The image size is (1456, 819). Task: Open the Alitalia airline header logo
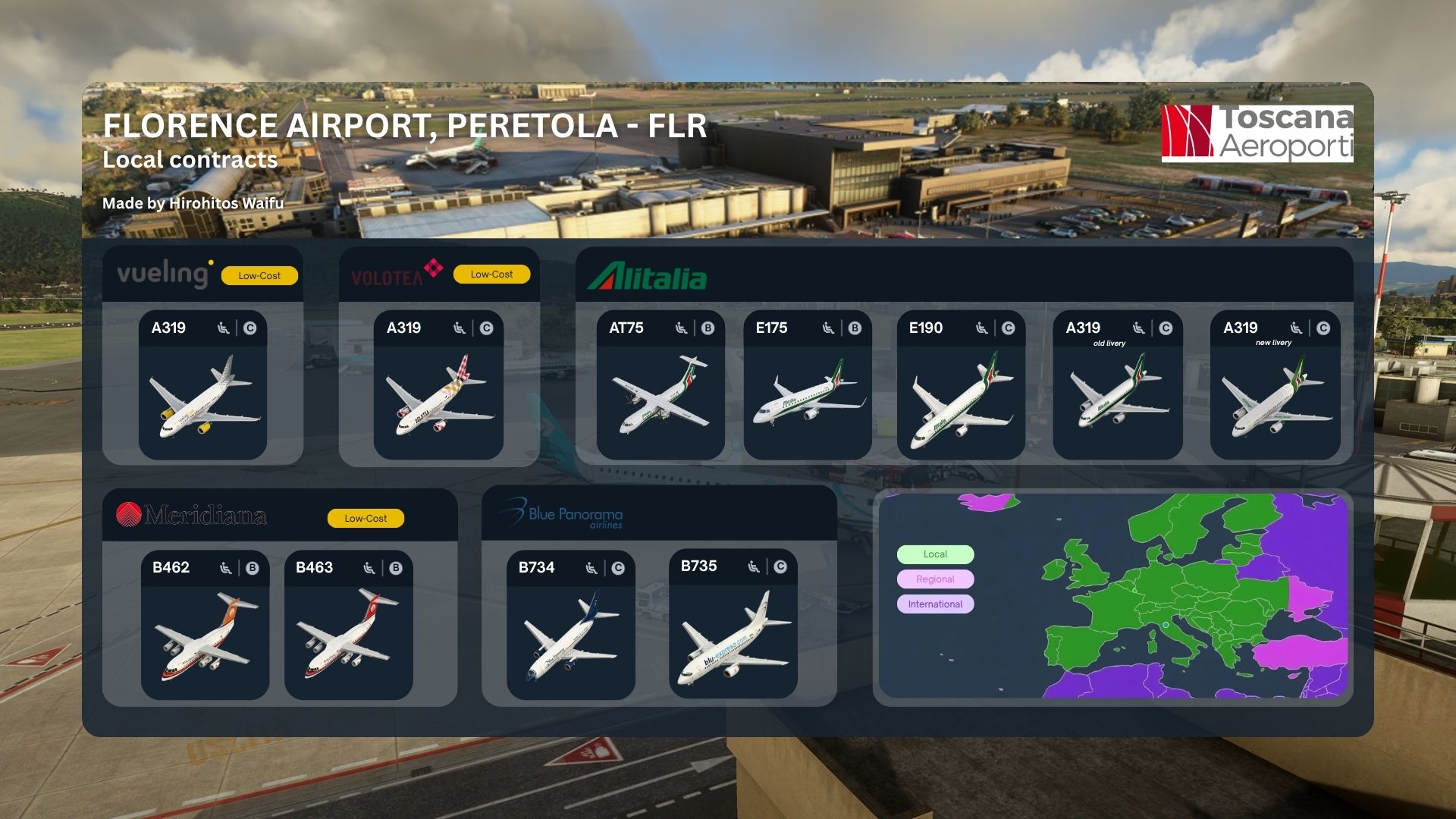pos(647,277)
